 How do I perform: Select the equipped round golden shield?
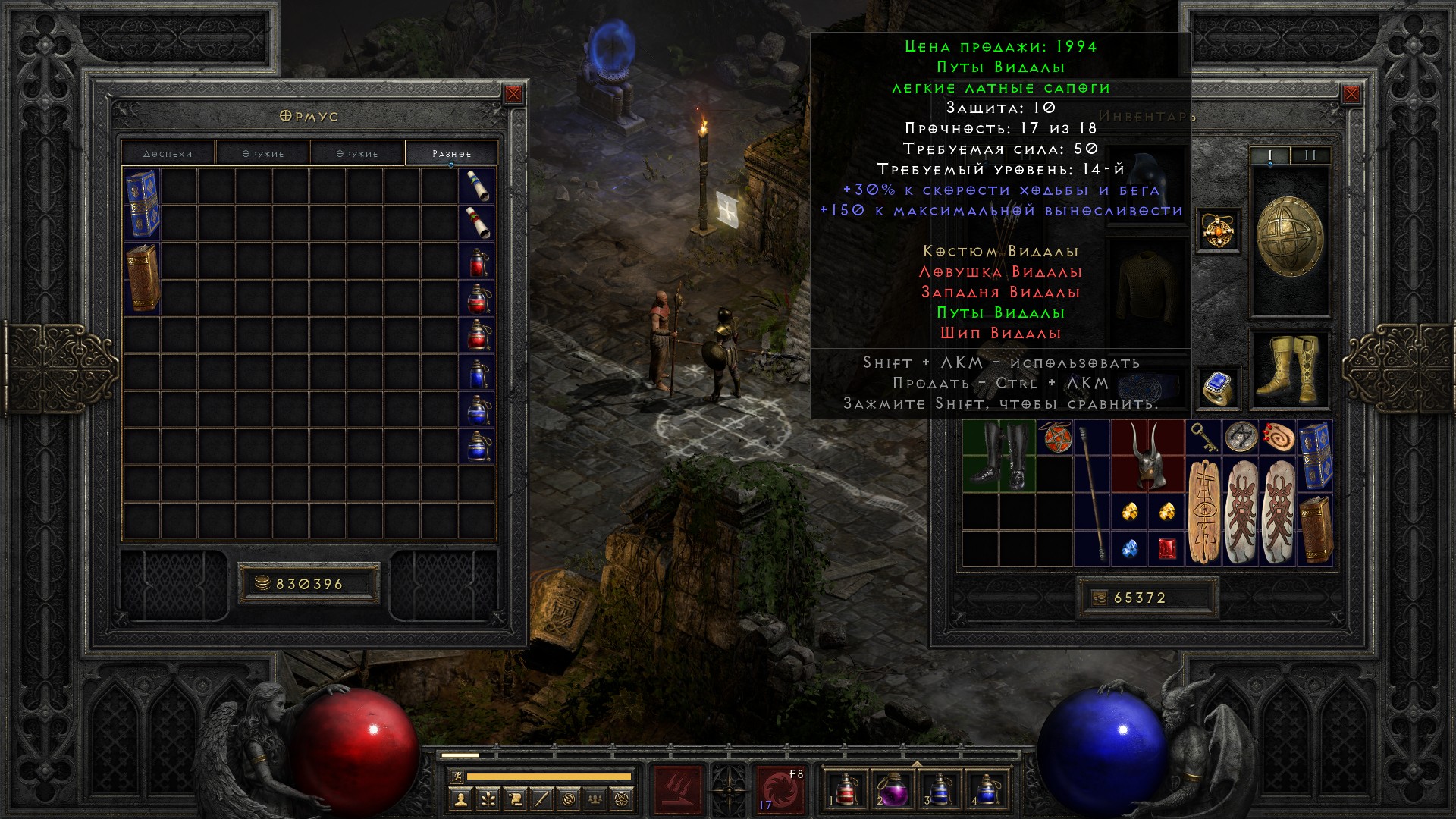click(1289, 237)
